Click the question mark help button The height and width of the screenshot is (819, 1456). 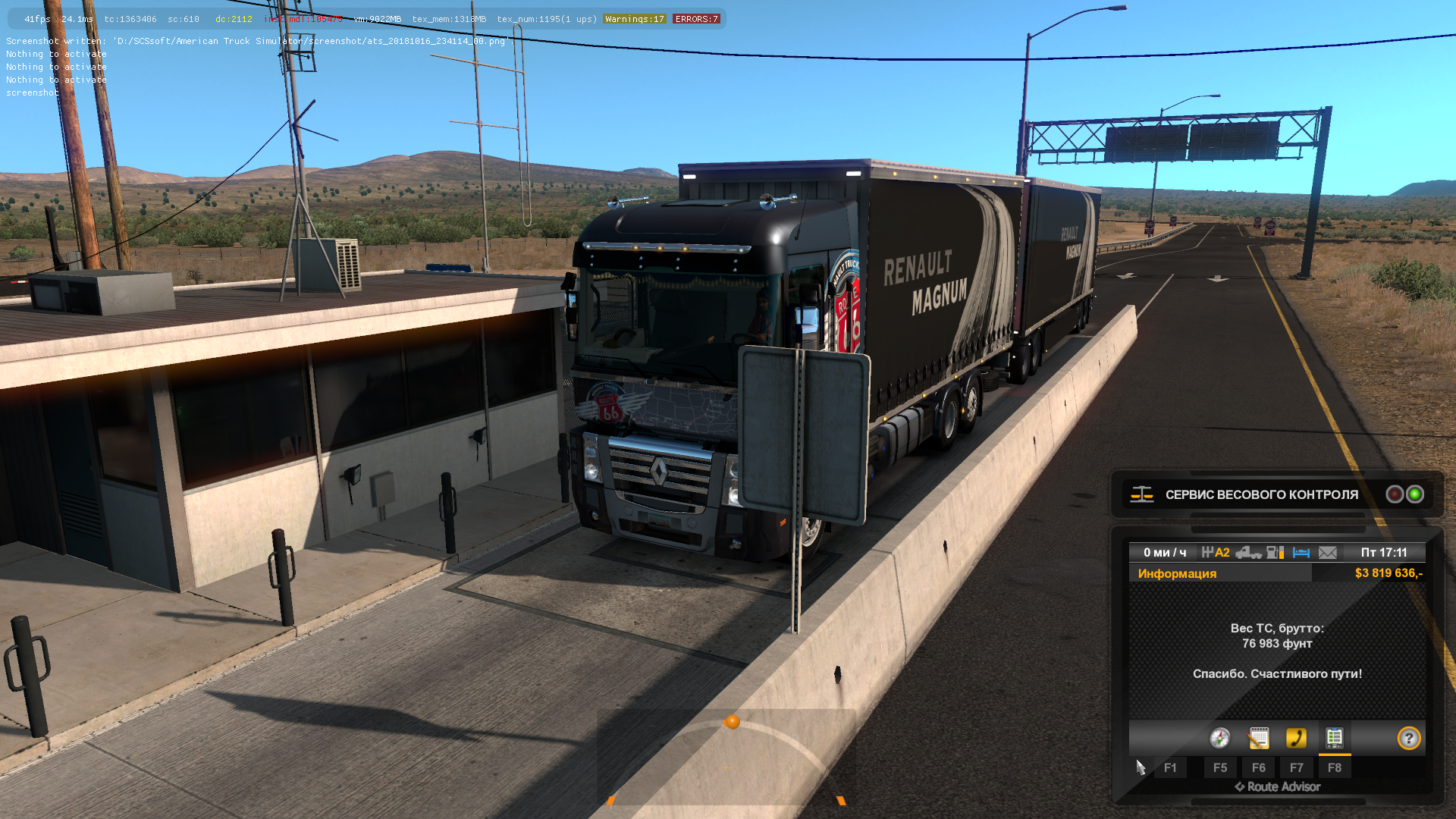(1408, 738)
